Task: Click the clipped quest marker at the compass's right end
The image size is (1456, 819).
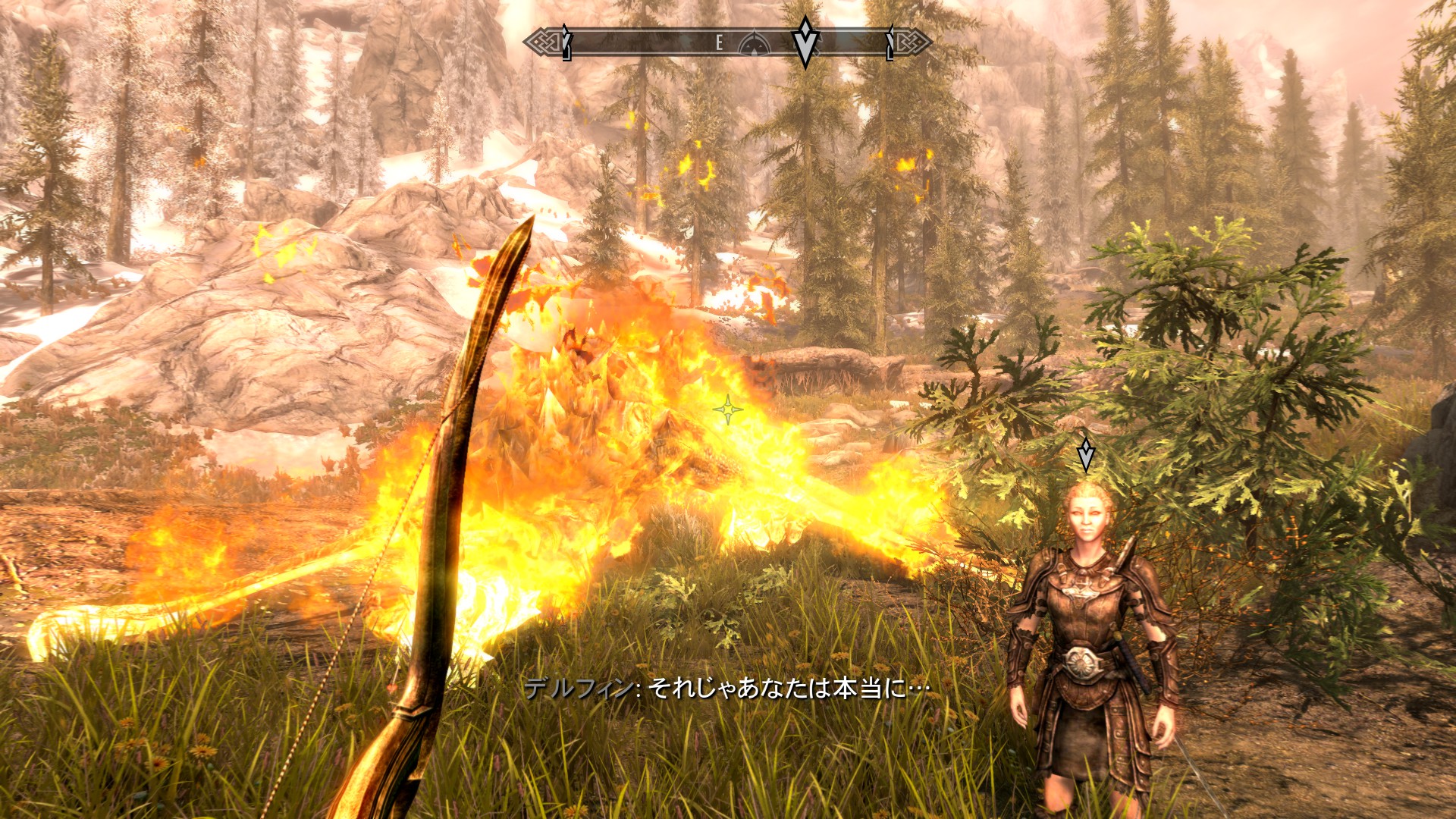Action: pos(891,42)
